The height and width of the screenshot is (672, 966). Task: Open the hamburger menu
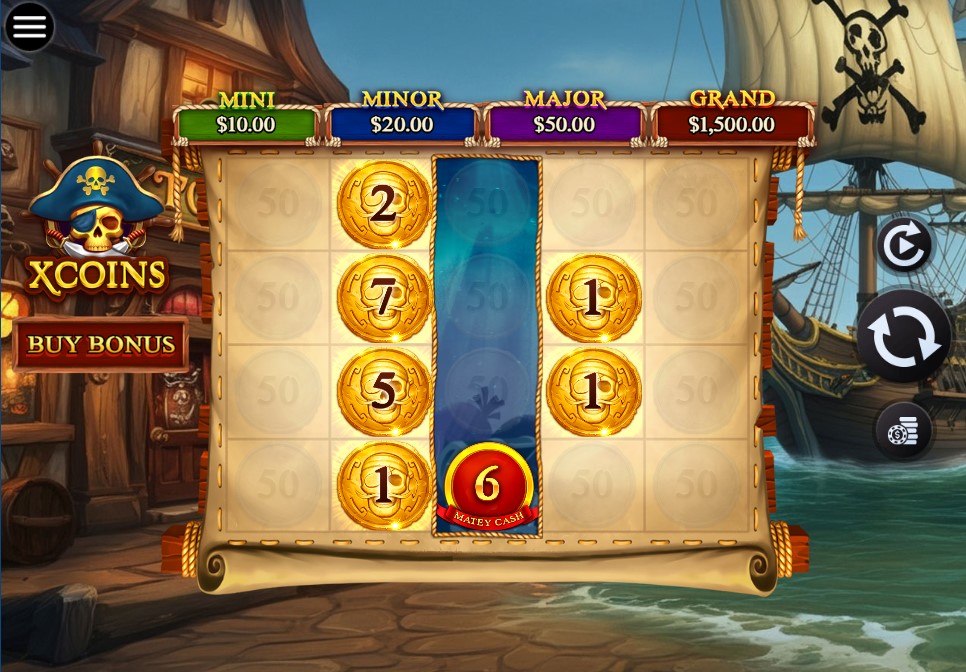coord(29,27)
